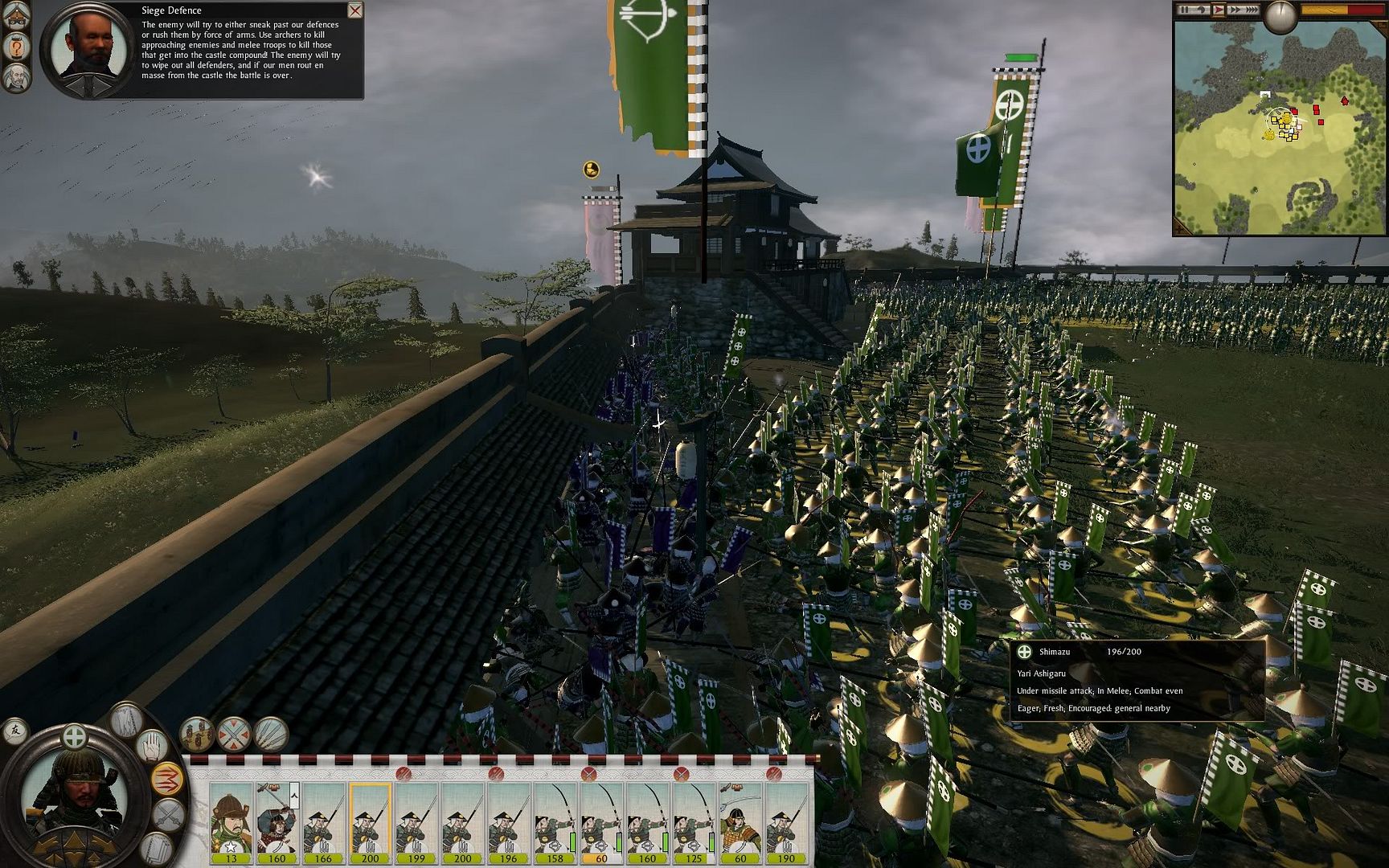Open the question mark help icon
This screenshot has height=868, width=1389.
coord(16,48)
